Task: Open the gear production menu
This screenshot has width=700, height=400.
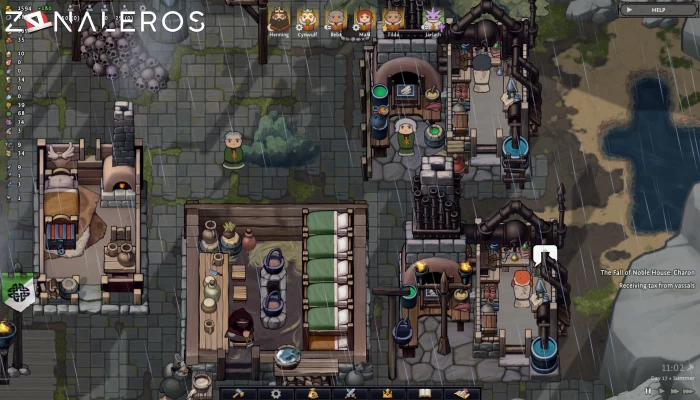Action: point(277,393)
